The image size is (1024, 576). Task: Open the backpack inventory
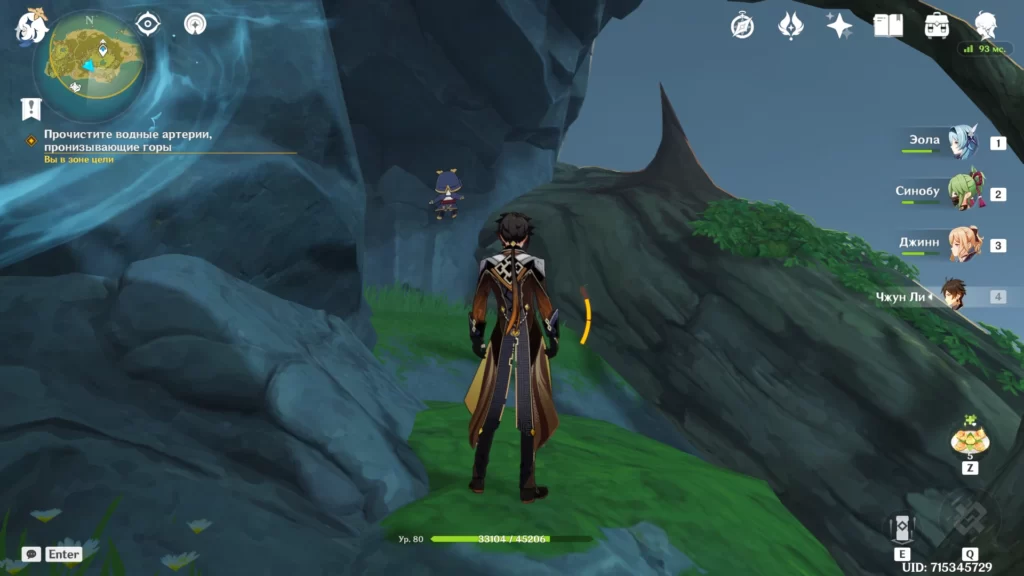tap(937, 26)
